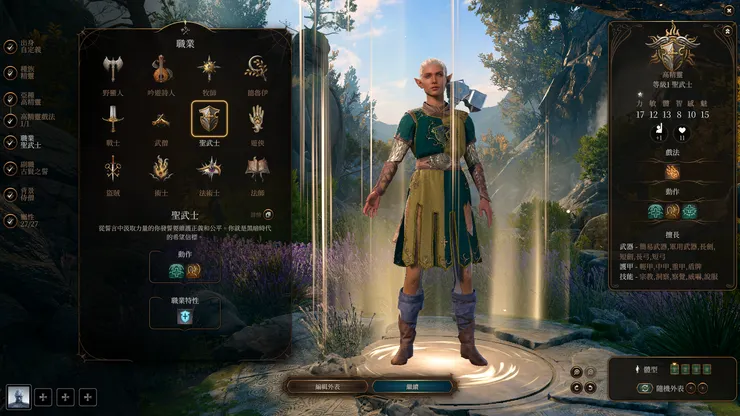The image size is (740, 416).
Task: Click the highlighted Paladin (聖武士) class icon
Action: click(x=209, y=120)
